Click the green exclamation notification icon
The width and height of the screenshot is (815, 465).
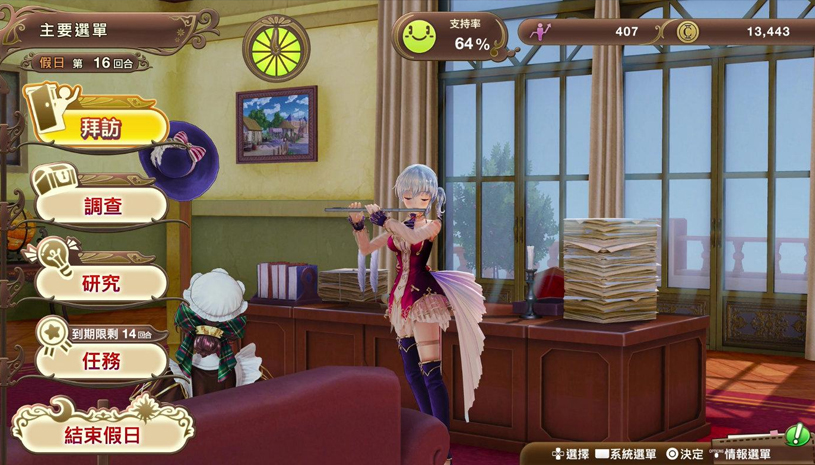coord(797,436)
